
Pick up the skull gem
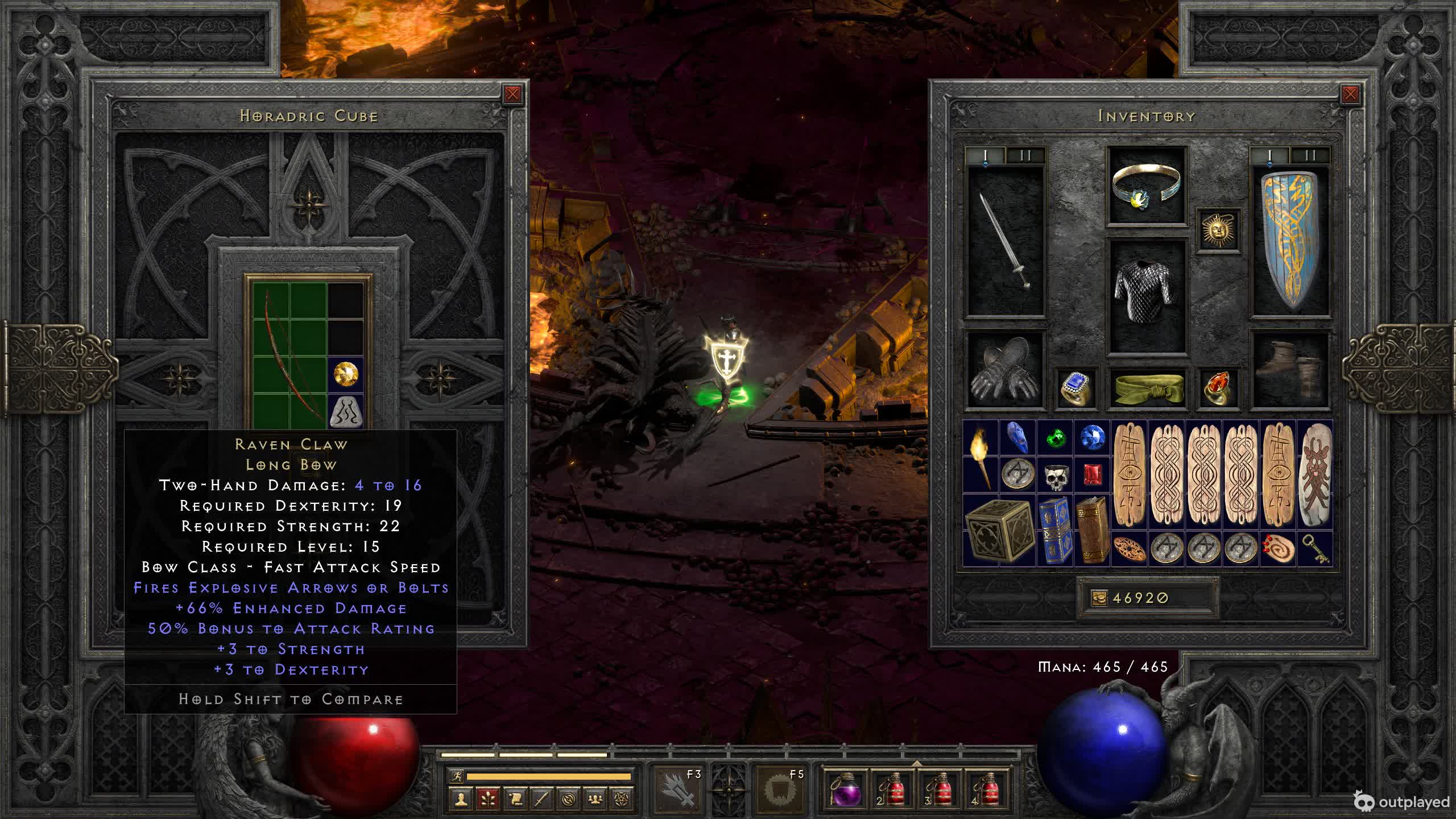coord(1056,475)
